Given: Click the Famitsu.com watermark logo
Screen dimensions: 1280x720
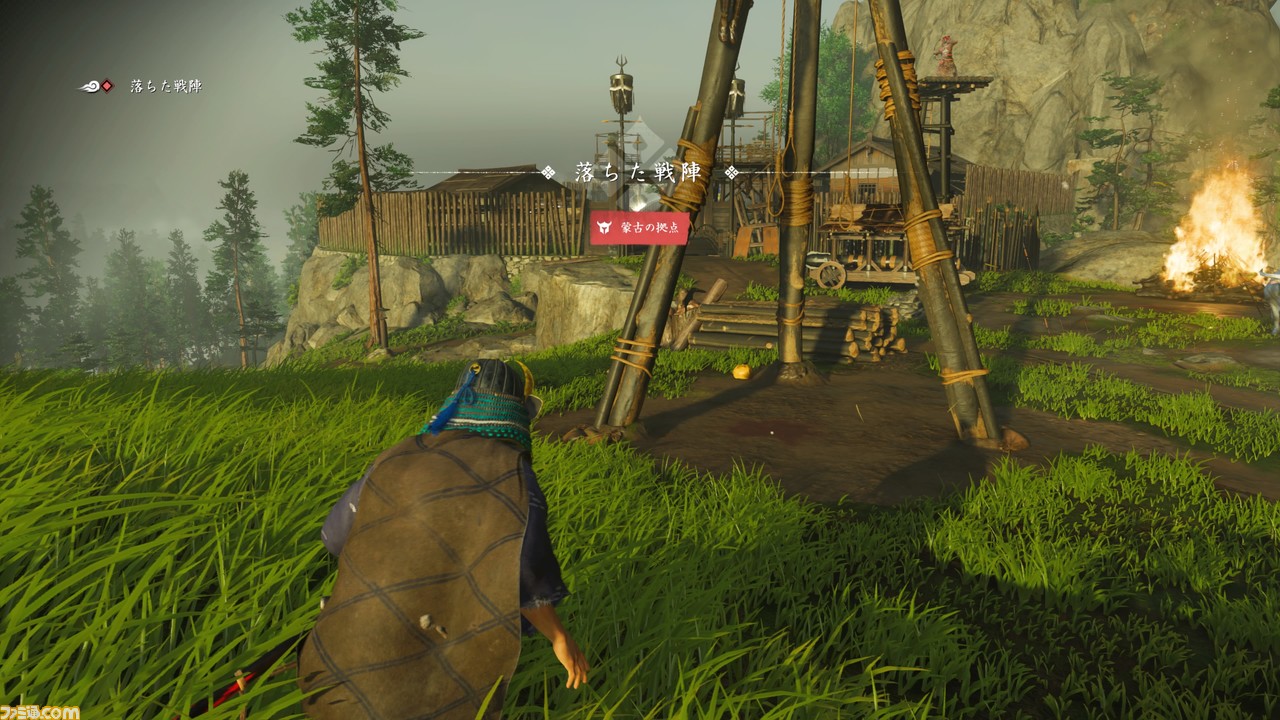Looking at the screenshot, I should 40,711.
